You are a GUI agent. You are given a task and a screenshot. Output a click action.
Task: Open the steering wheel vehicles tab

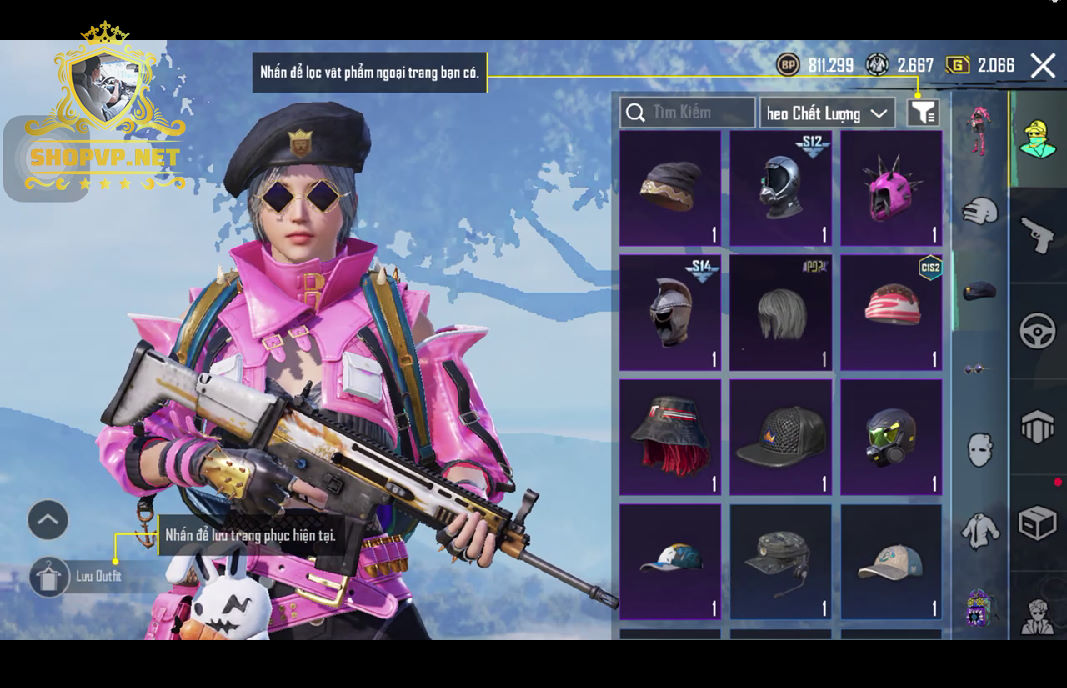point(1037,331)
